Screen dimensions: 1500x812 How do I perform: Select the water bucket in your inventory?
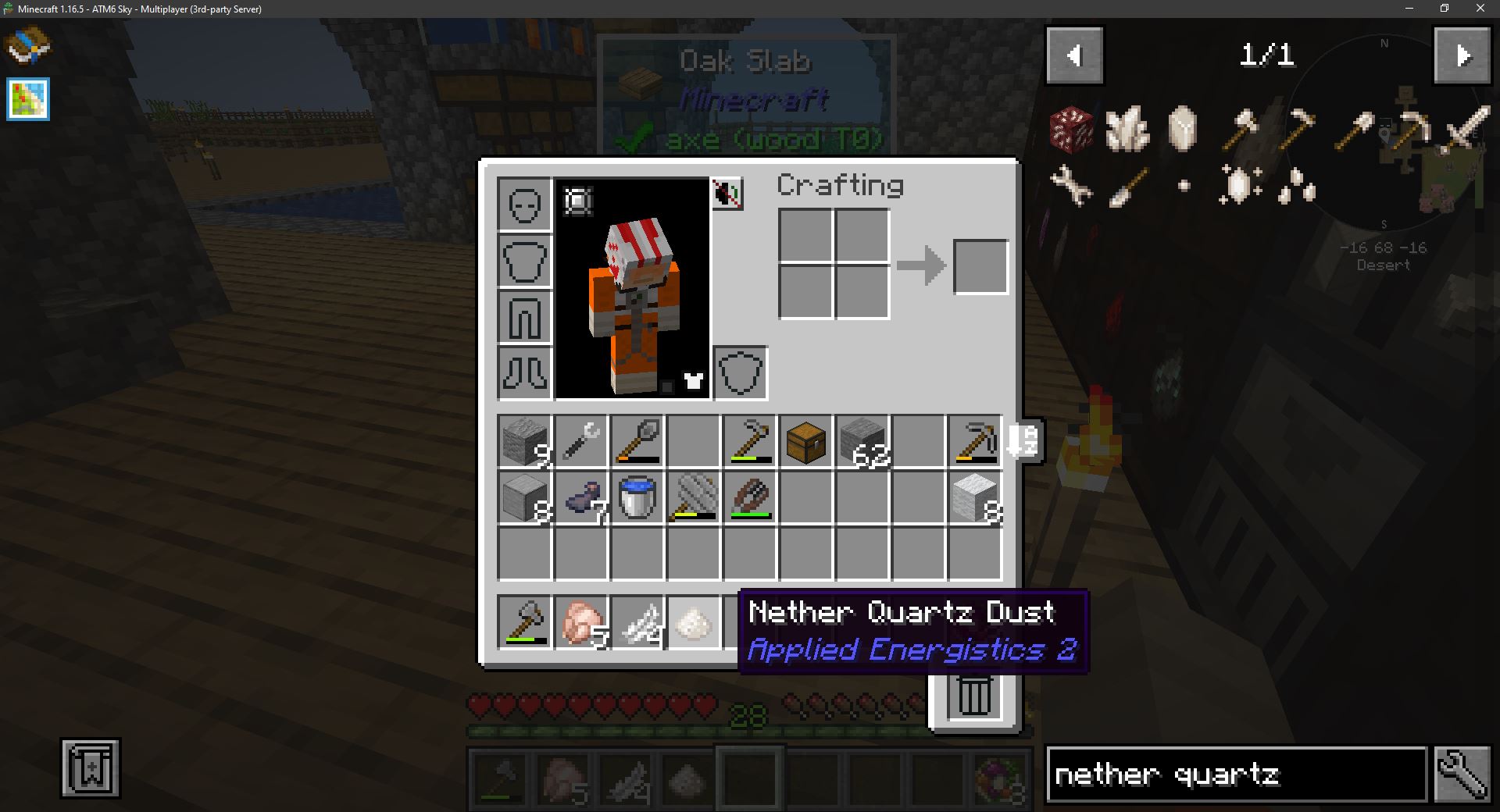point(637,499)
